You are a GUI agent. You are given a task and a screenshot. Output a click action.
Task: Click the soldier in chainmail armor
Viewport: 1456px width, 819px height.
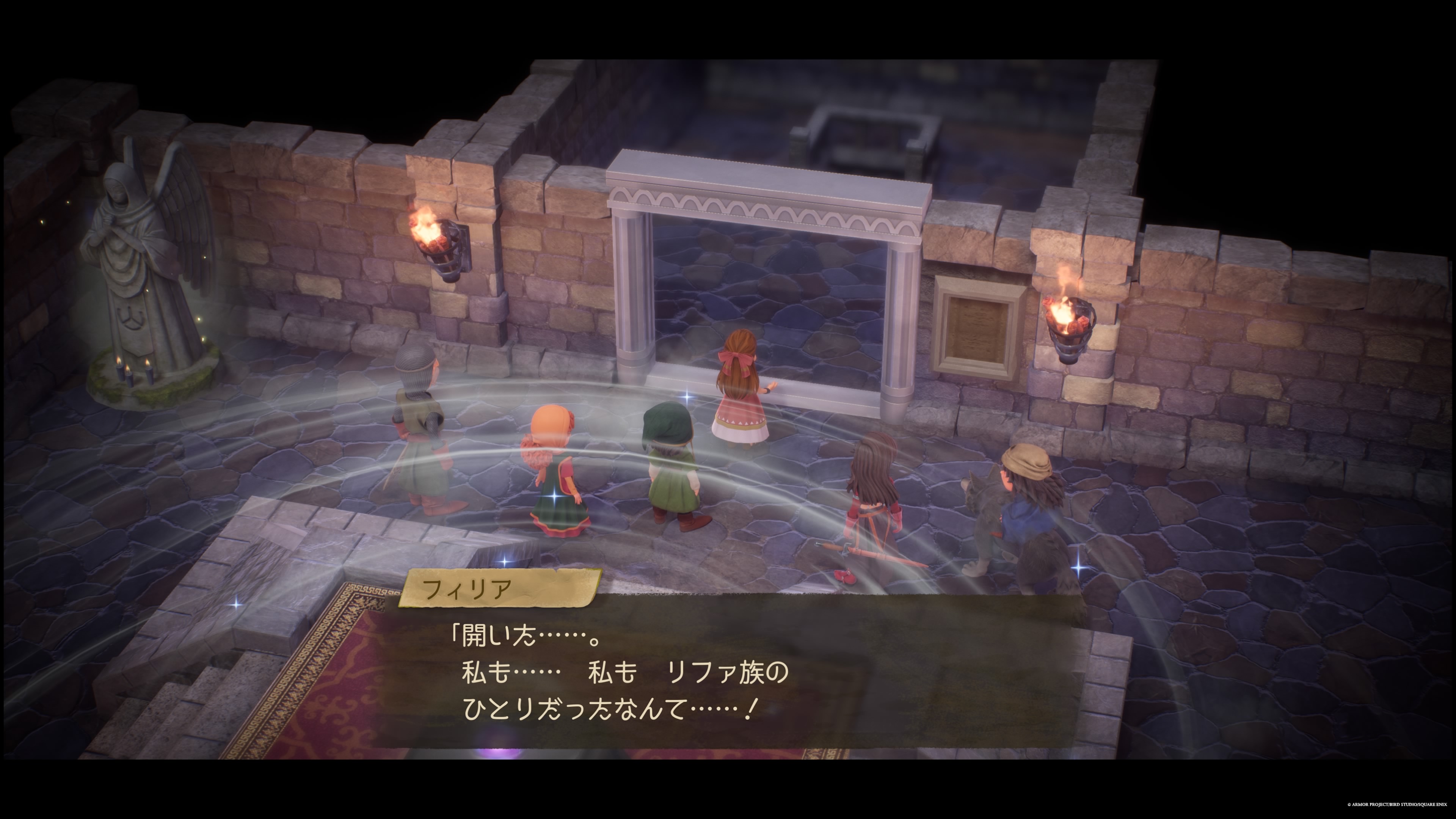click(x=418, y=430)
